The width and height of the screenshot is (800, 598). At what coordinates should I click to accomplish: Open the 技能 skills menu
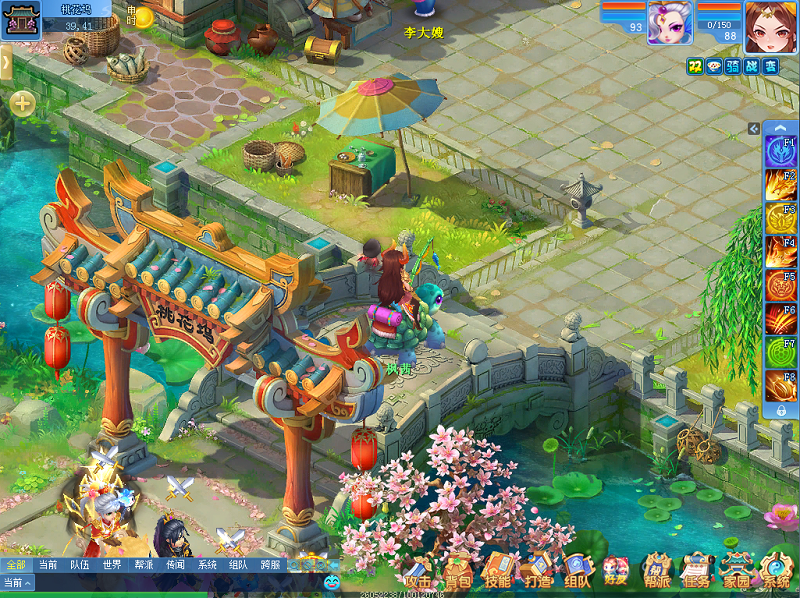pyautogui.click(x=497, y=572)
